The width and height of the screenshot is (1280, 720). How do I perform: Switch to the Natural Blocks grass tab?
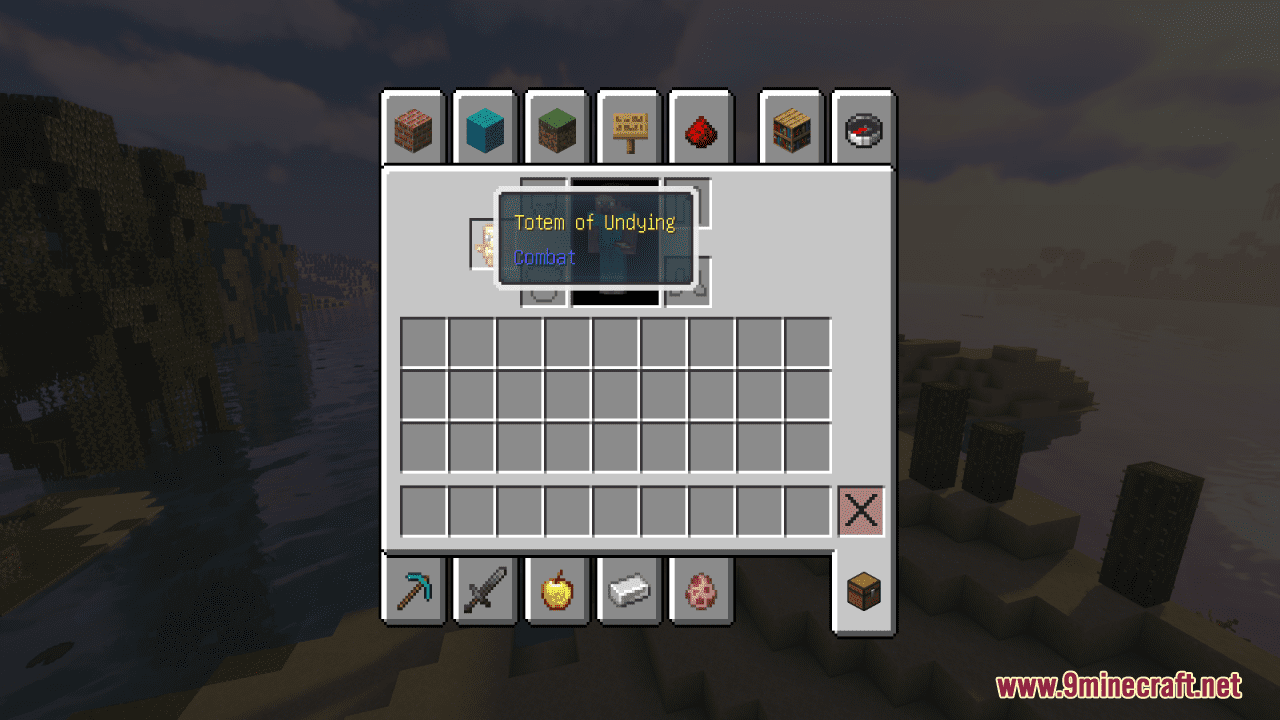[556, 128]
